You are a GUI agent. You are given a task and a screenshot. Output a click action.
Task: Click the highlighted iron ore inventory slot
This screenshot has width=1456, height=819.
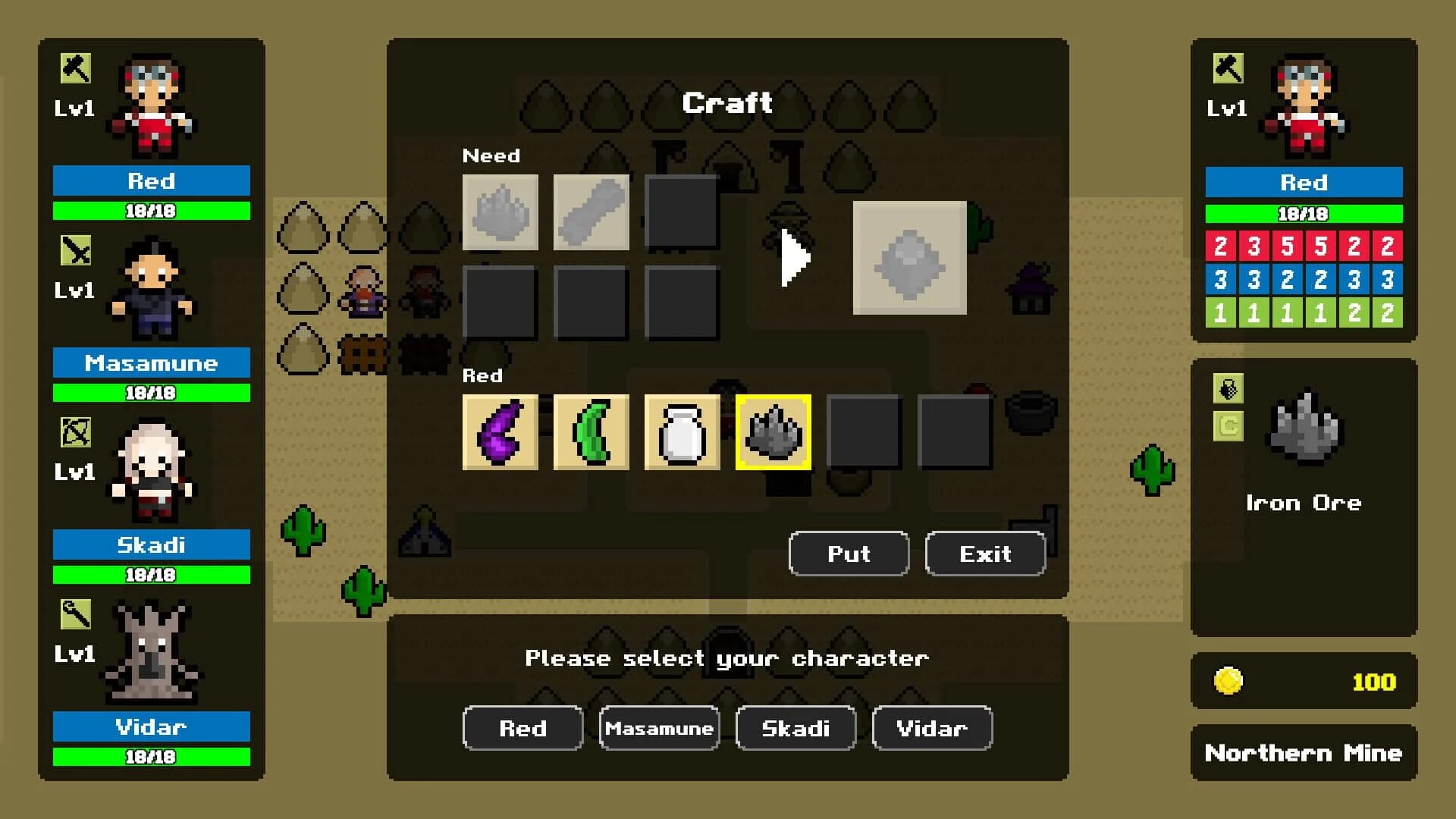click(773, 432)
